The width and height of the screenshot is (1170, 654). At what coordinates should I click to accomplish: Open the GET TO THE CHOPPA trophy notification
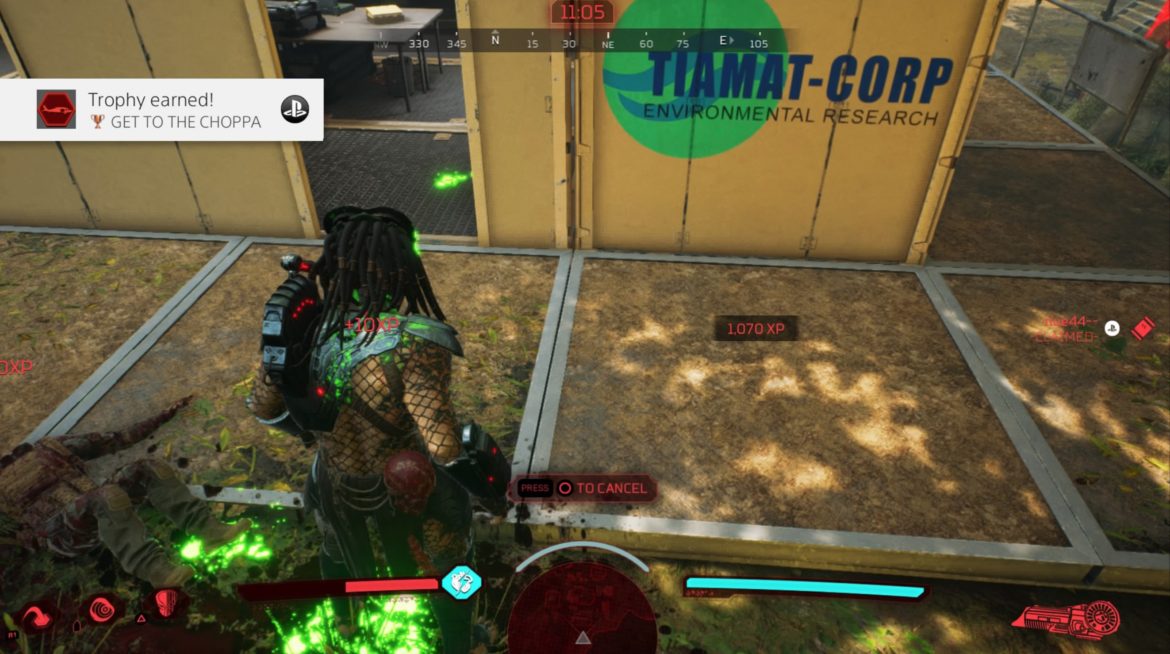point(162,110)
